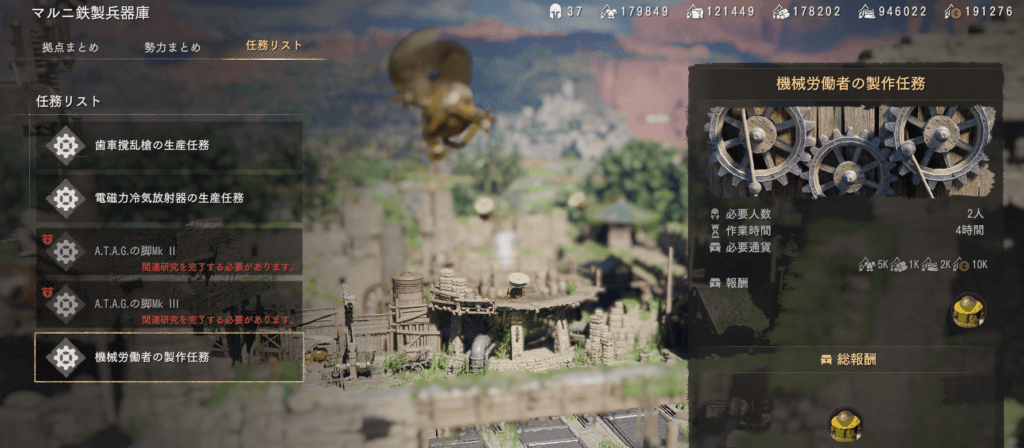Open the 勢力まとめ tab

pos(172,47)
